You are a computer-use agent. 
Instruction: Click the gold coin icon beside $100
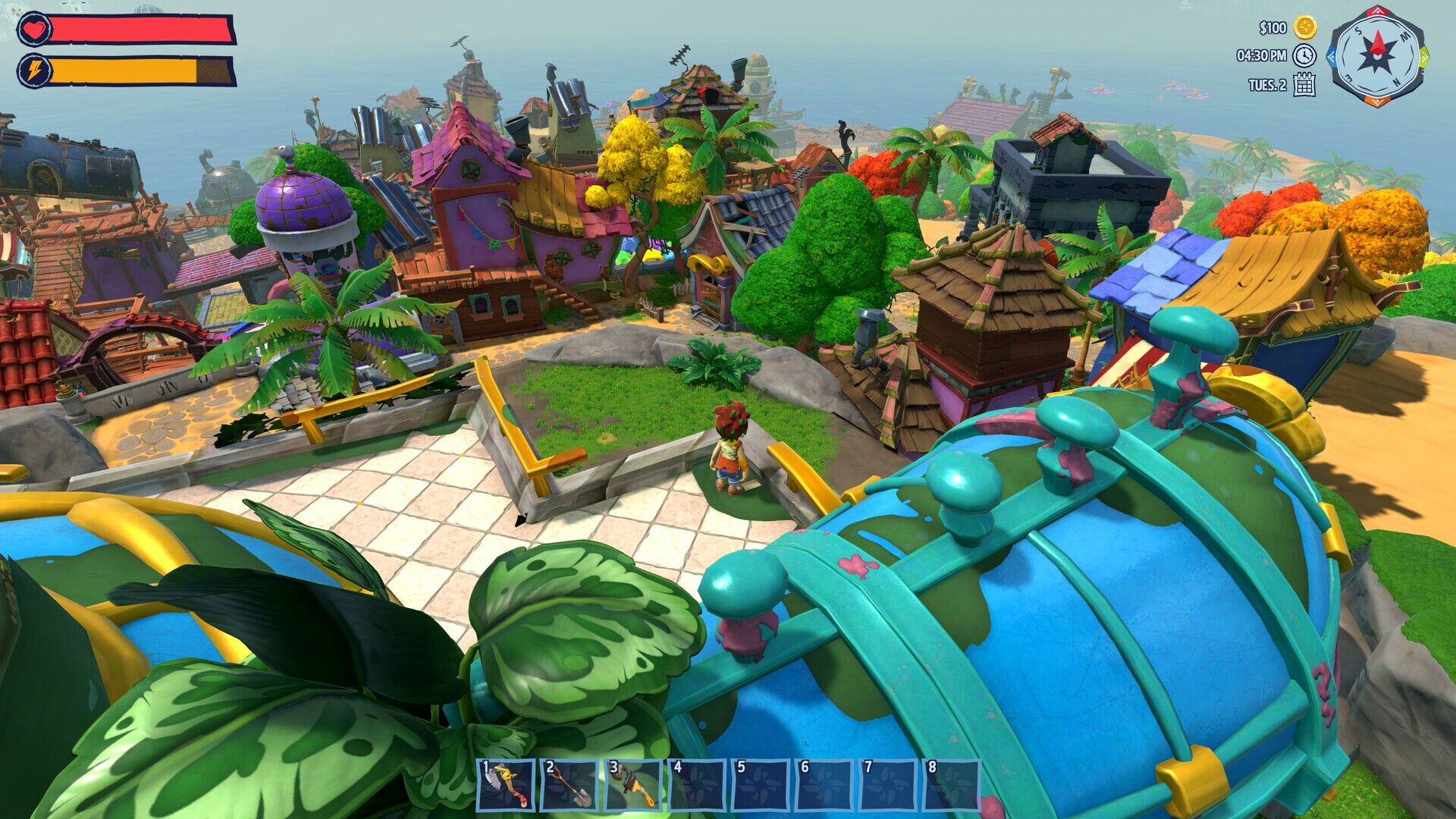tap(1306, 27)
